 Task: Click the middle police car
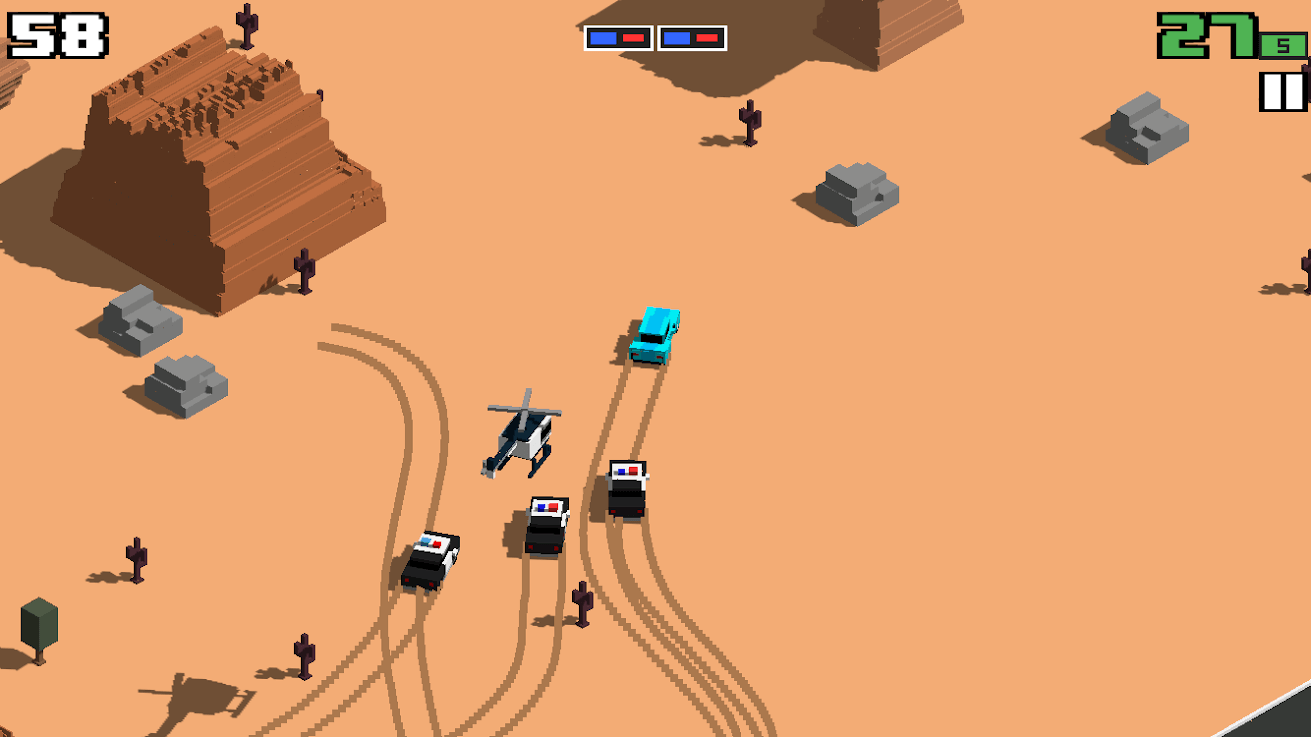[x=545, y=525]
